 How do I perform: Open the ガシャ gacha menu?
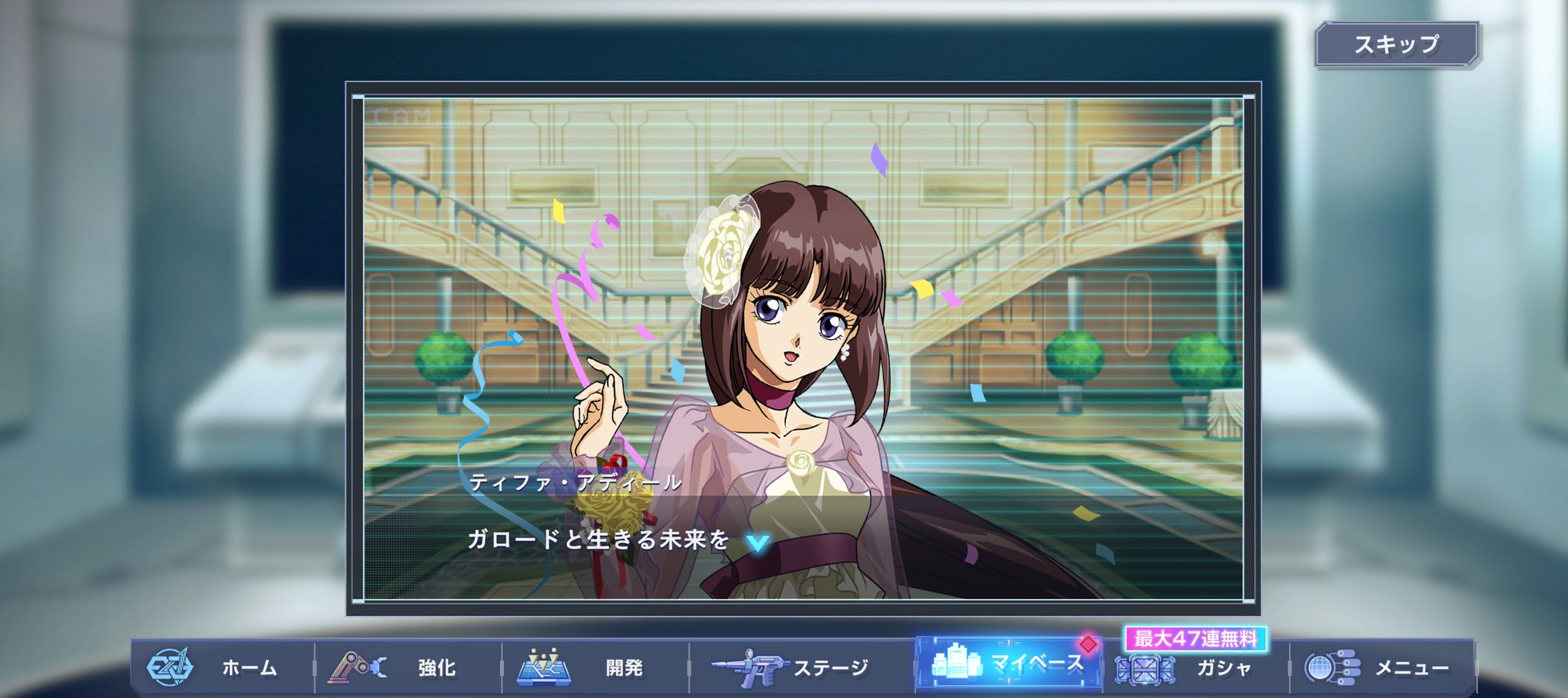click(x=1196, y=669)
